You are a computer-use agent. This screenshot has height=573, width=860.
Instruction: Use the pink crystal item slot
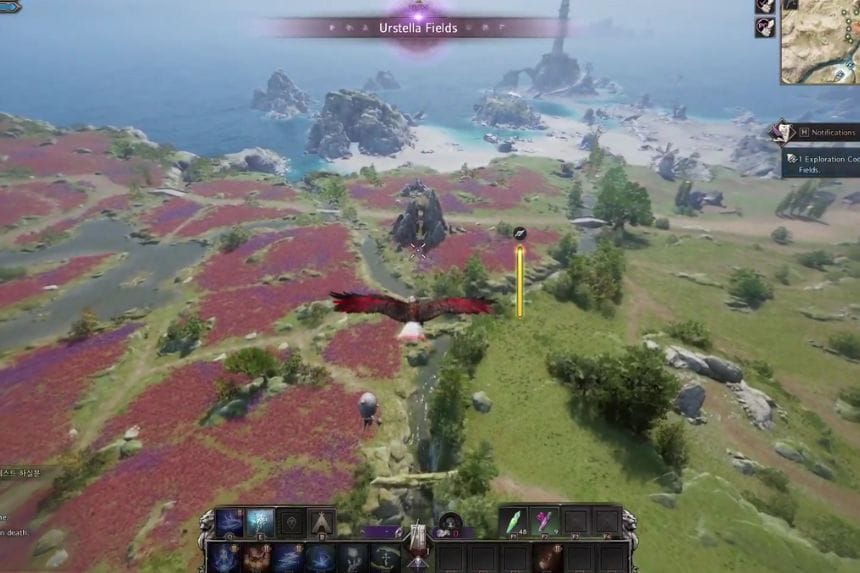(546, 521)
